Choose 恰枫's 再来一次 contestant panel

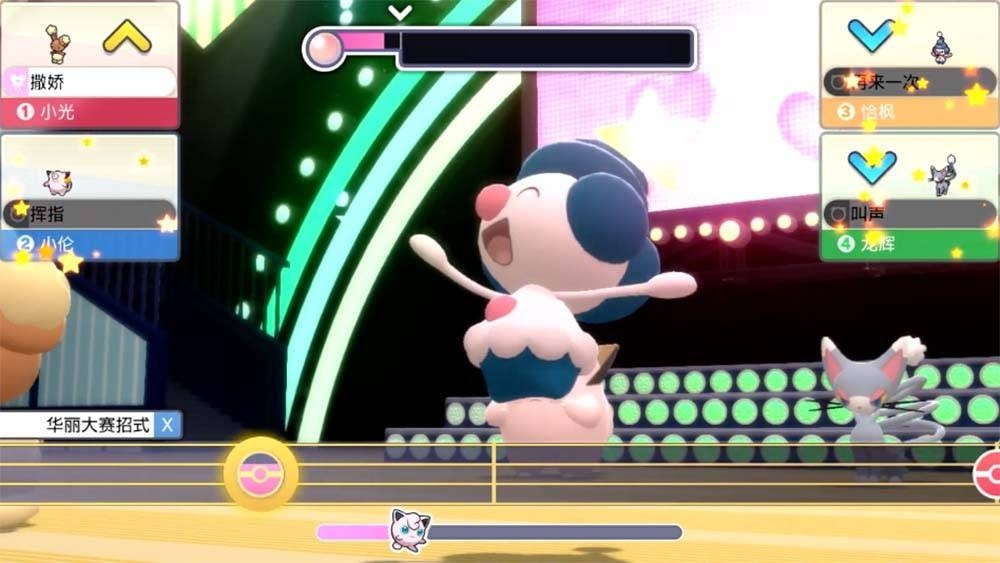pyautogui.click(x=908, y=65)
